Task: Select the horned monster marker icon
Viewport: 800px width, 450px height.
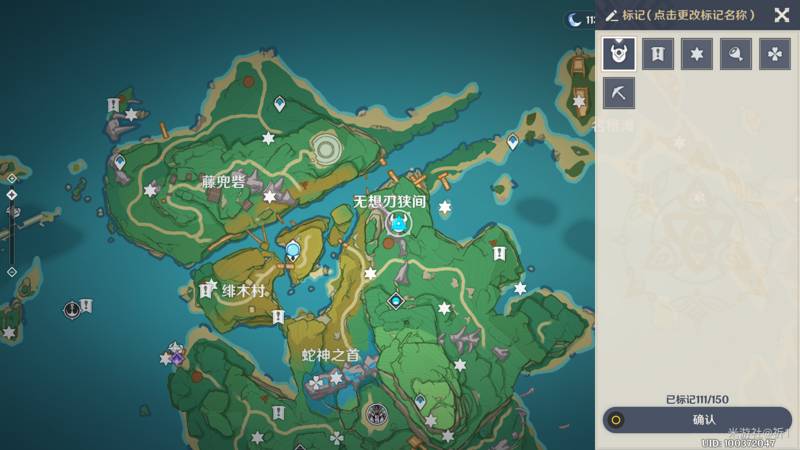Action: pyautogui.click(x=619, y=54)
